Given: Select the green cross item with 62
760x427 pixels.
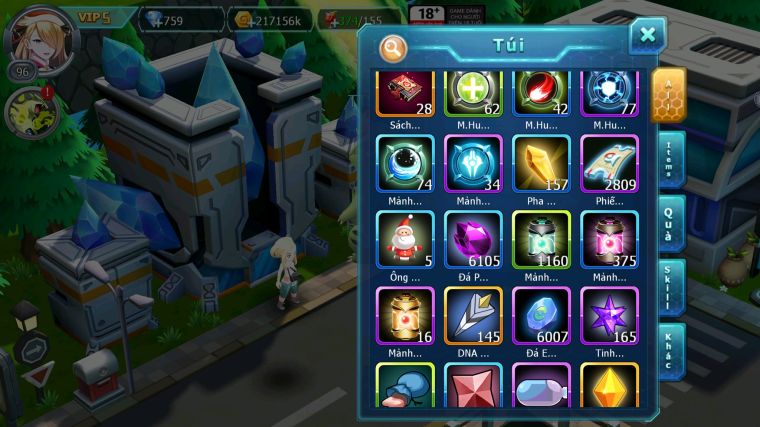Looking at the screenshot, I should [x=473, y=93].
